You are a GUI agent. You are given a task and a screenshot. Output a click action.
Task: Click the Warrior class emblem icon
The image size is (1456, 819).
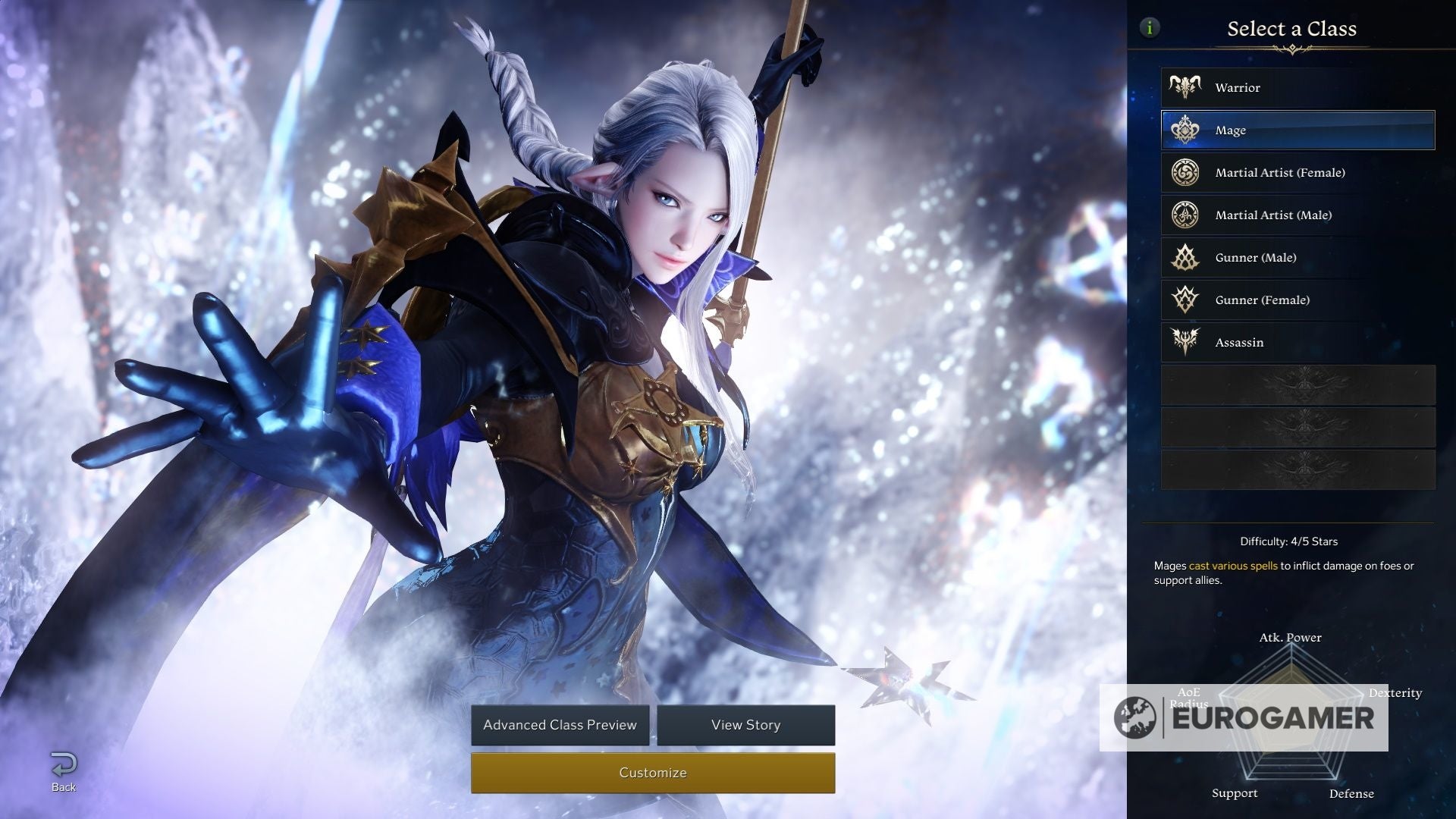pos(1185,86)
